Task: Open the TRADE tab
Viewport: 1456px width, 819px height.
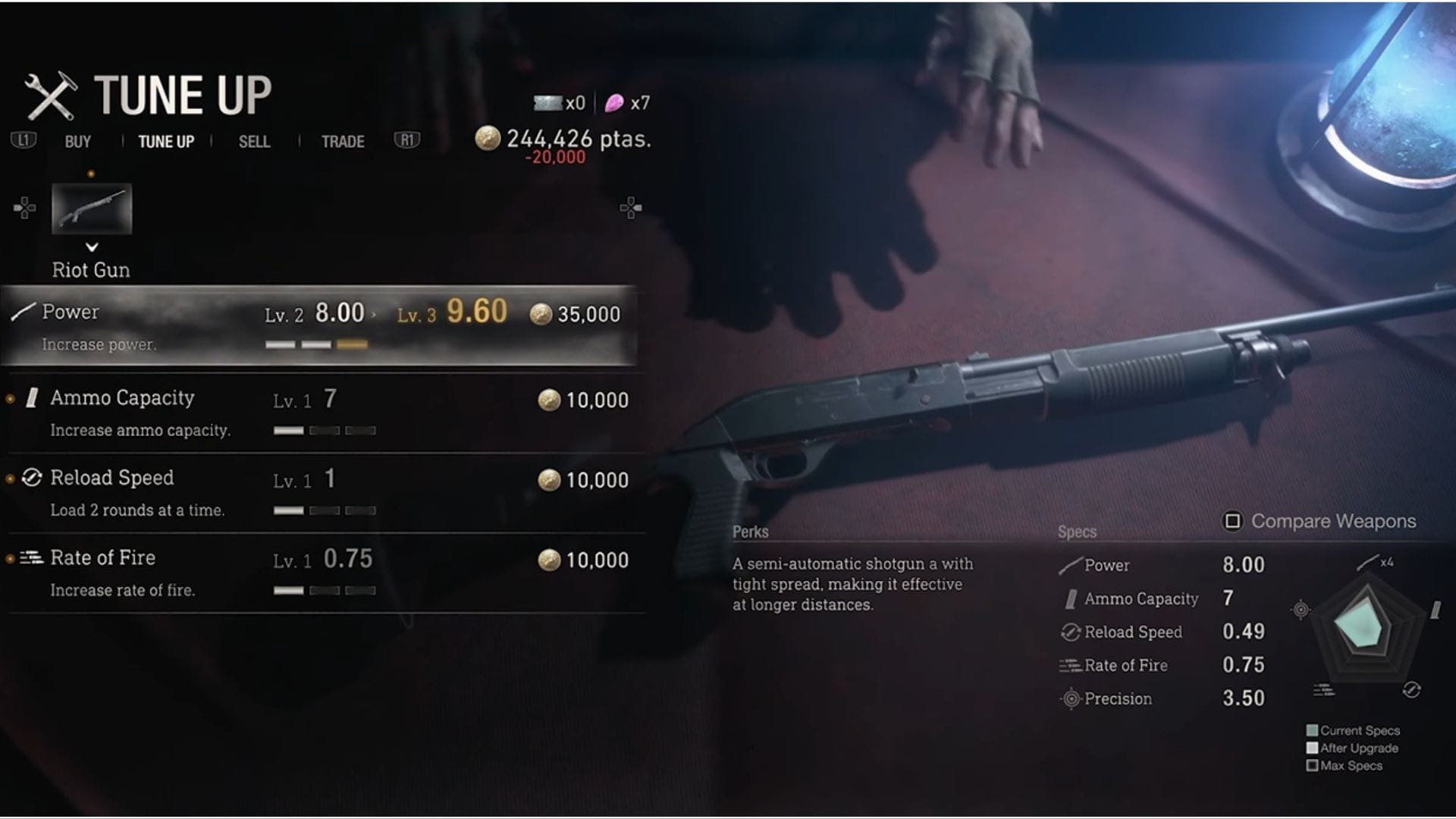Action: 341,141
